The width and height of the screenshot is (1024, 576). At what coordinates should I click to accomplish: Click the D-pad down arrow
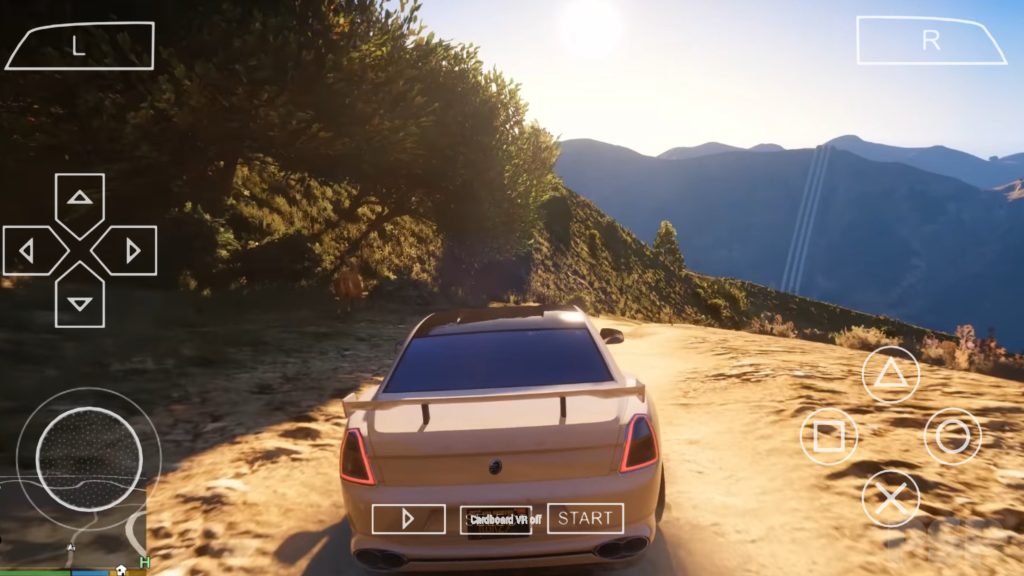80,301
